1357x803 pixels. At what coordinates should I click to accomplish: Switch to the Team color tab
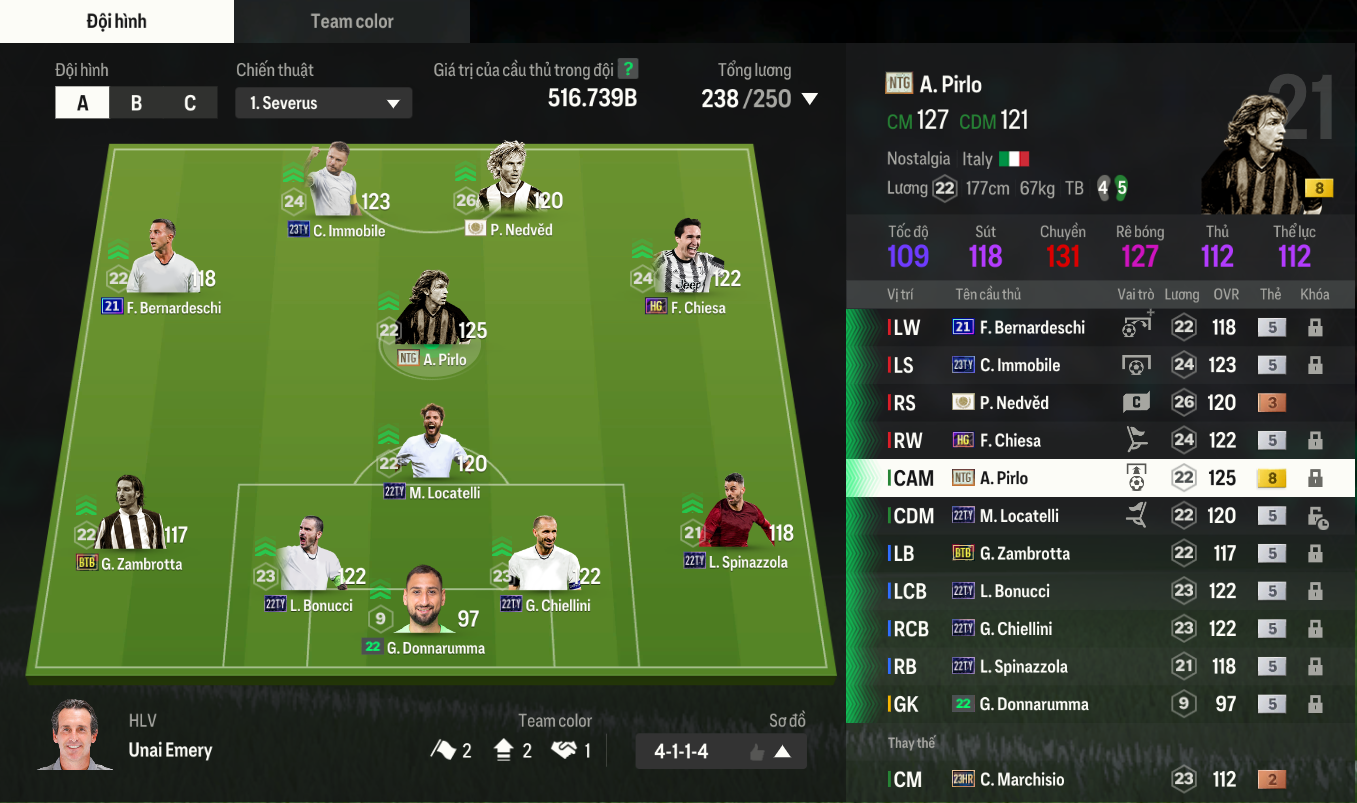[351, 21]
